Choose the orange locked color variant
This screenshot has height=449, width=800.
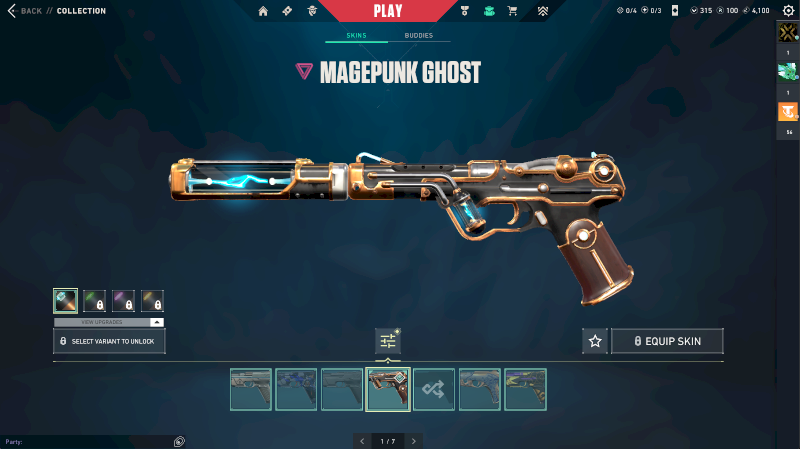tap(153, 301)
